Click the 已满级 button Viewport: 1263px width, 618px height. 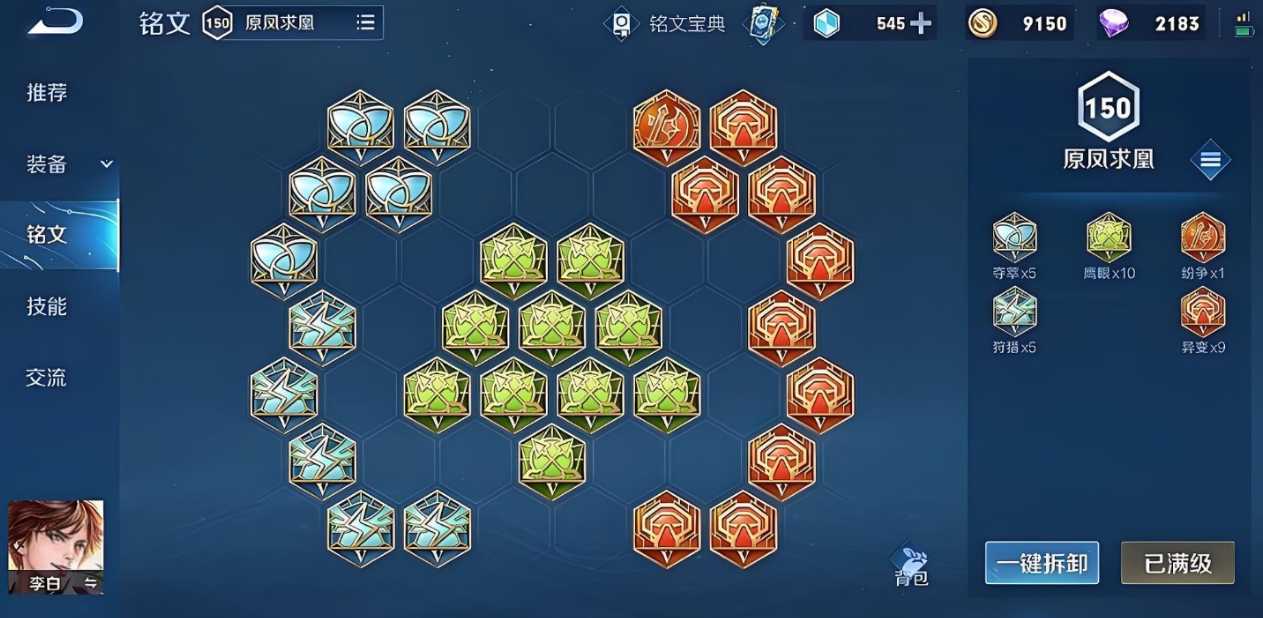1177,563
